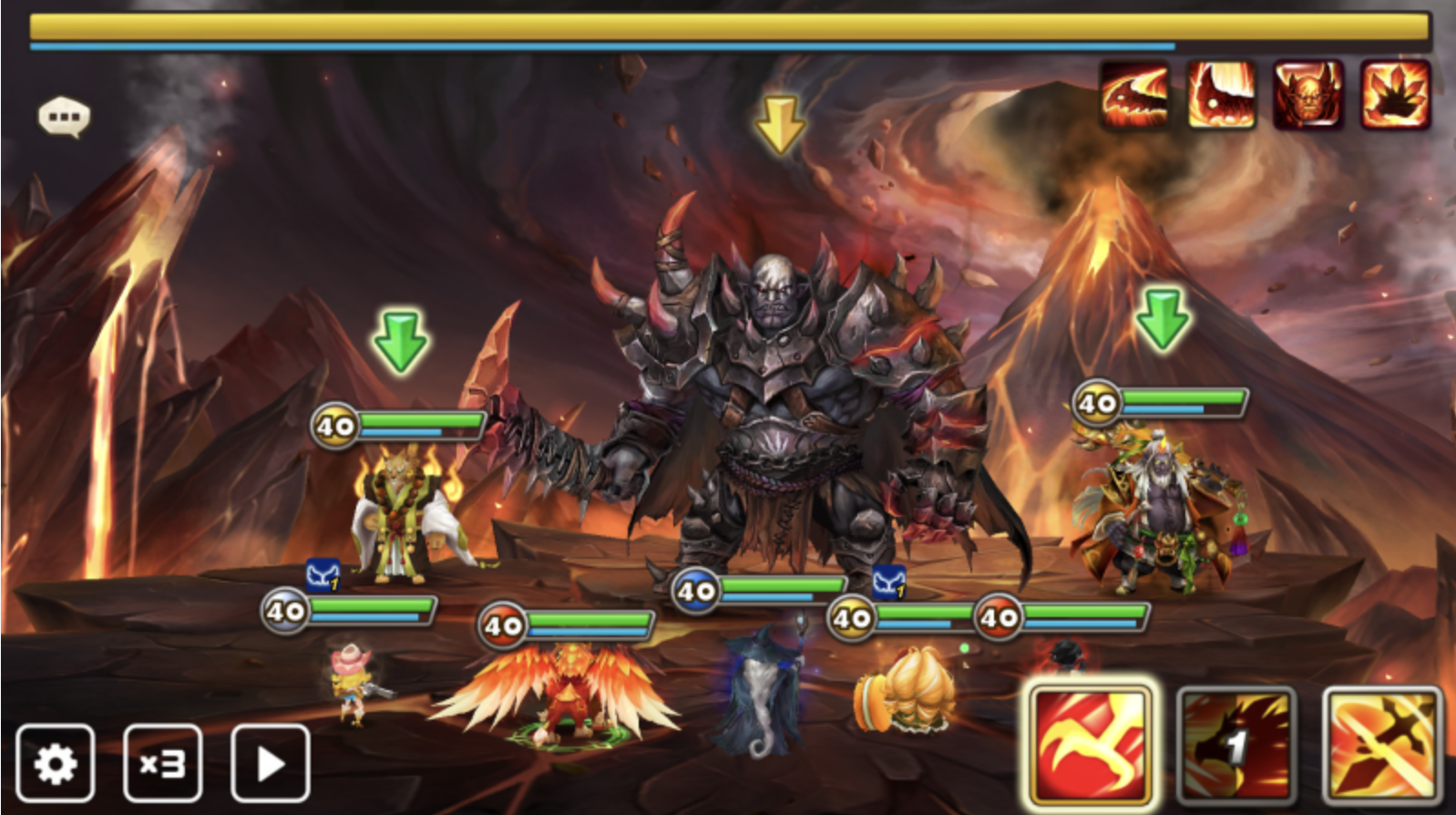Activate the golden crossed swords skill
Viewport: 1456px width, 815px height.
click(1381, 747)
